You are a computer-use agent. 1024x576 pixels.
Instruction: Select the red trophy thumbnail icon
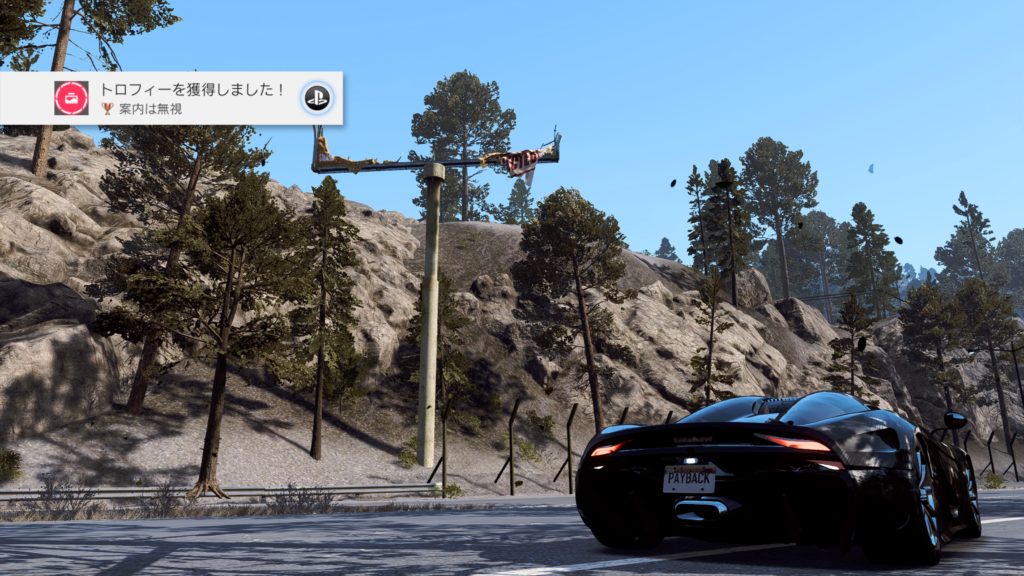point(71,98)
